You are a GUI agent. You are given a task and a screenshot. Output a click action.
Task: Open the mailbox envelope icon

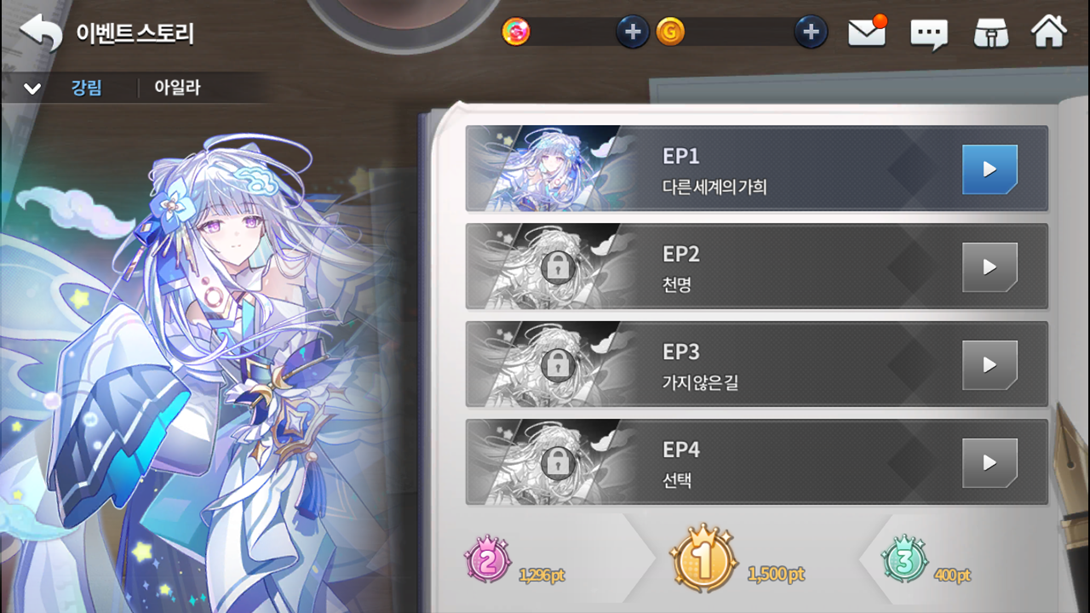[866, 33]
